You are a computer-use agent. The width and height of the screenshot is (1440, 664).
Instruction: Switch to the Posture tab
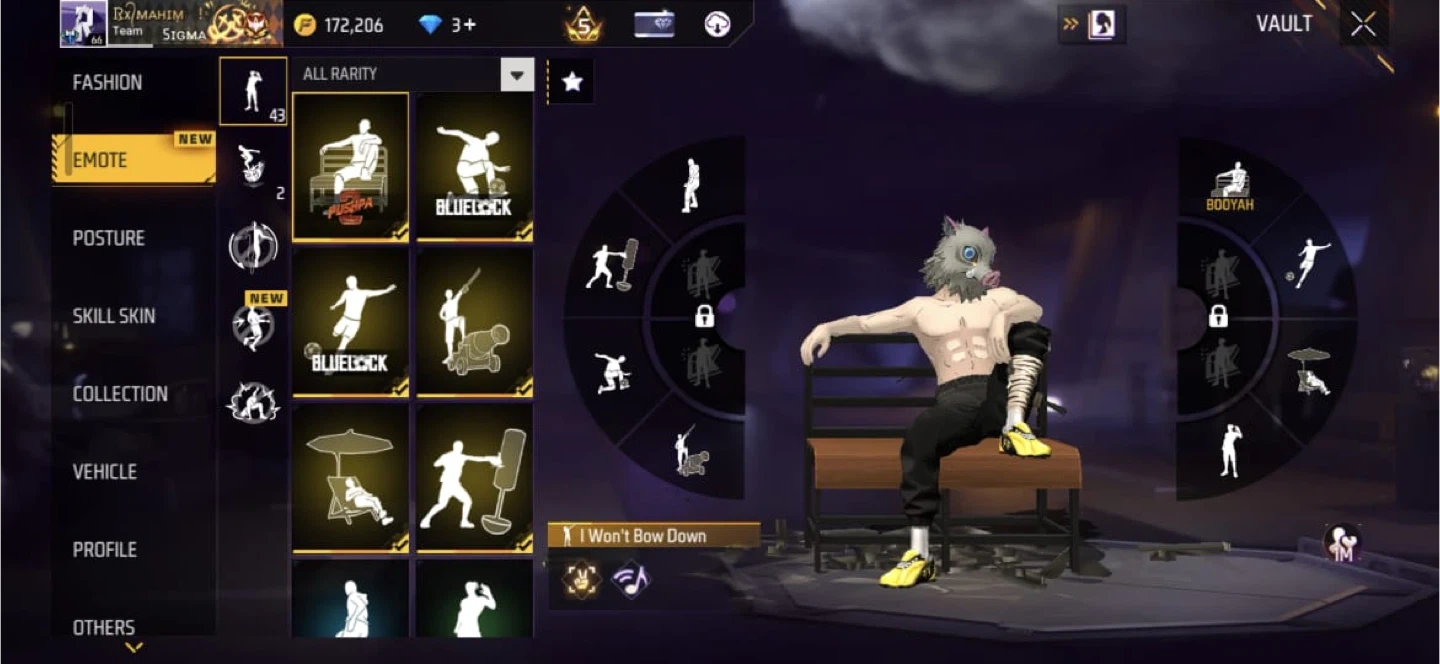pyautogui.click(x=108, y=238)
